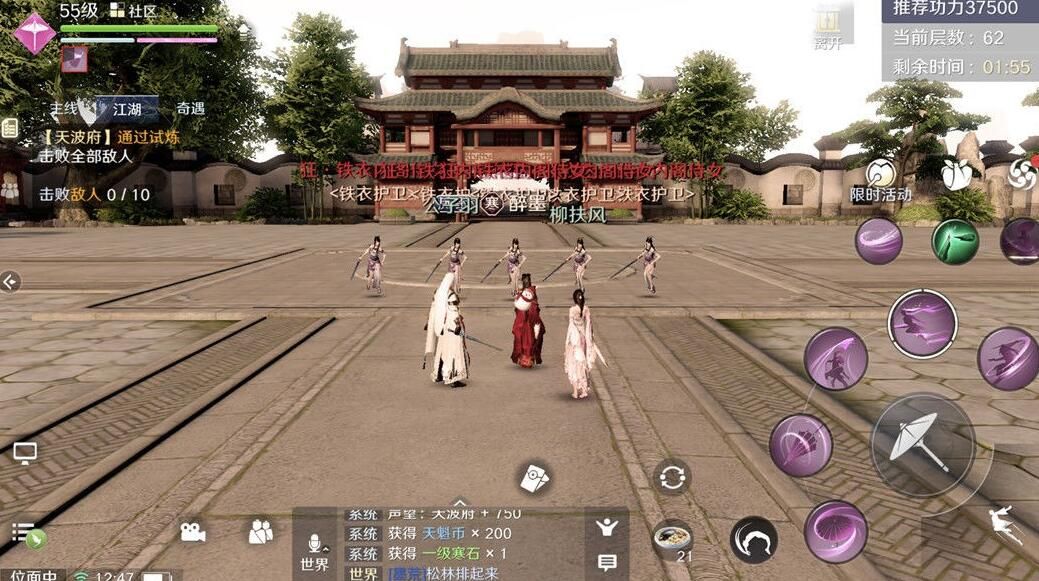Screen dimensions: 1039x581
Task: Activate the green skill icon
Action: click(955, 241)
